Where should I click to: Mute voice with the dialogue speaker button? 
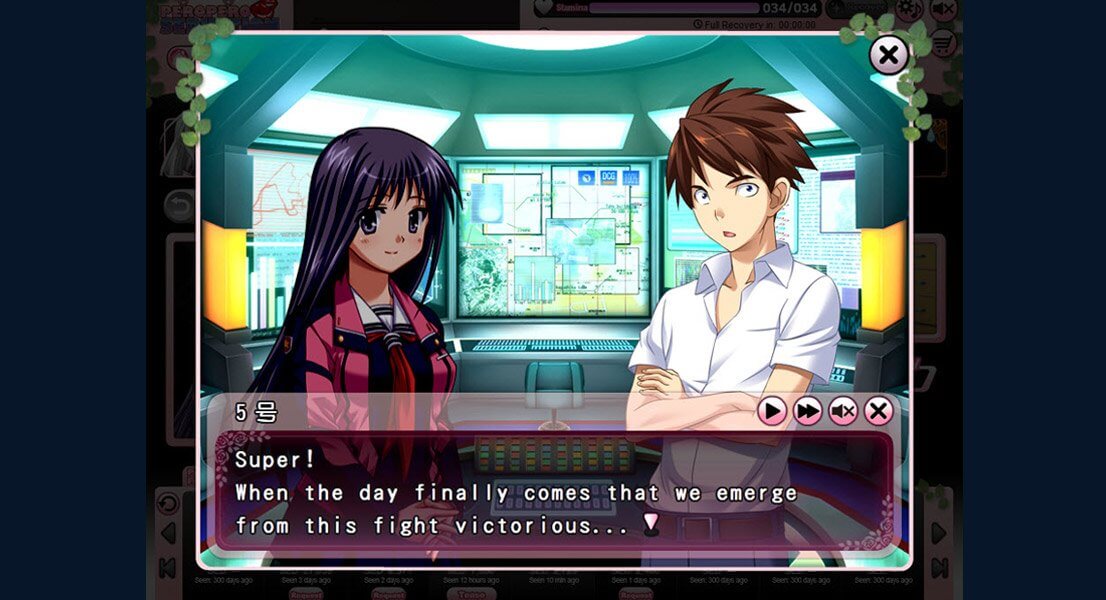click(843, 410)
